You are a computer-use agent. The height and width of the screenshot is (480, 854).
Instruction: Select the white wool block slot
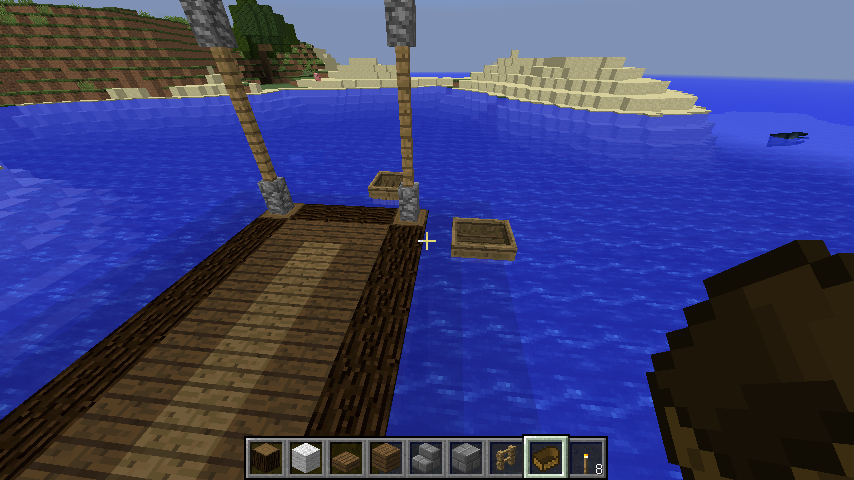point(306,458)
